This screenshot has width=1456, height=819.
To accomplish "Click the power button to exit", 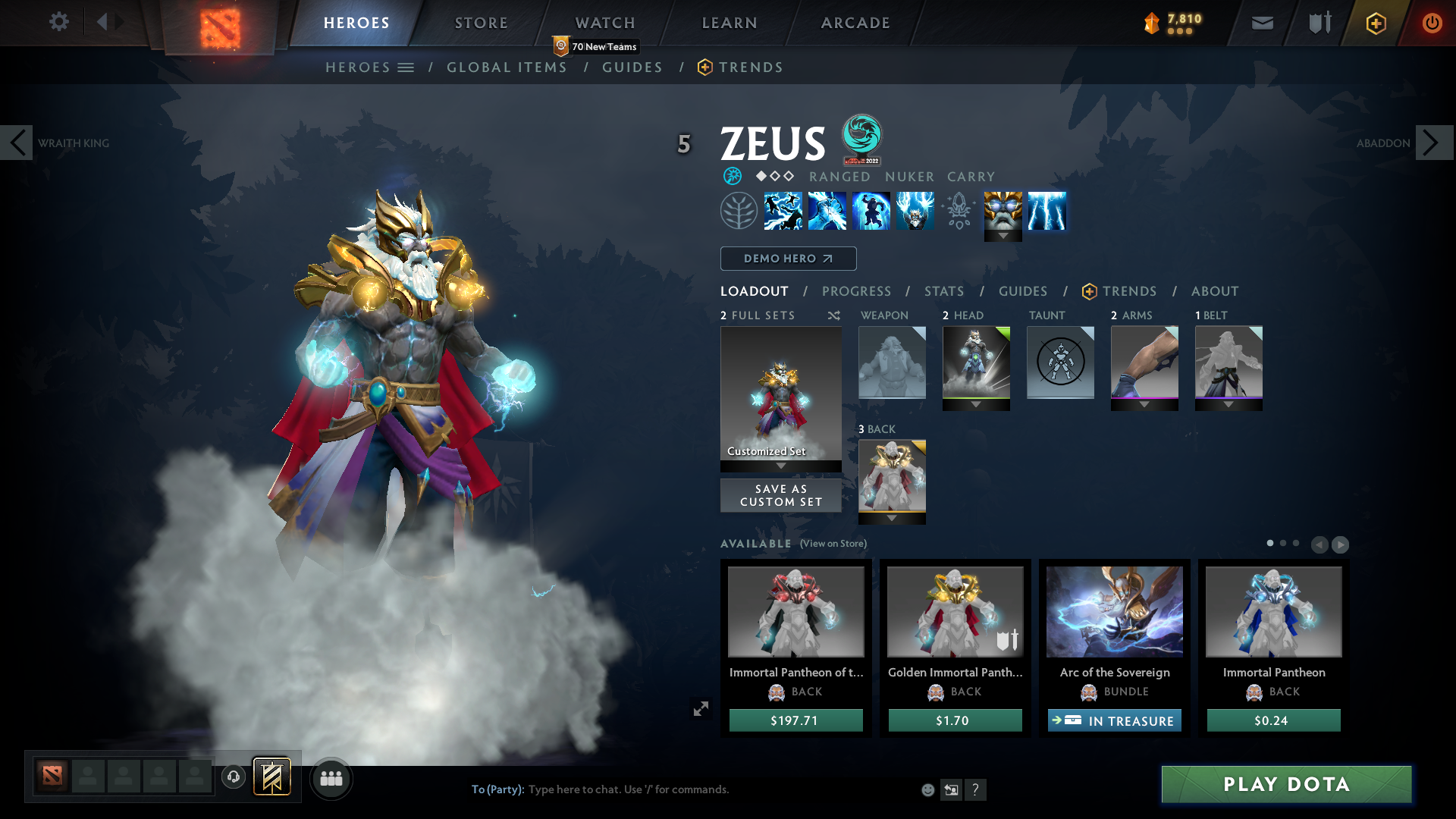I will coord(1432,23).
